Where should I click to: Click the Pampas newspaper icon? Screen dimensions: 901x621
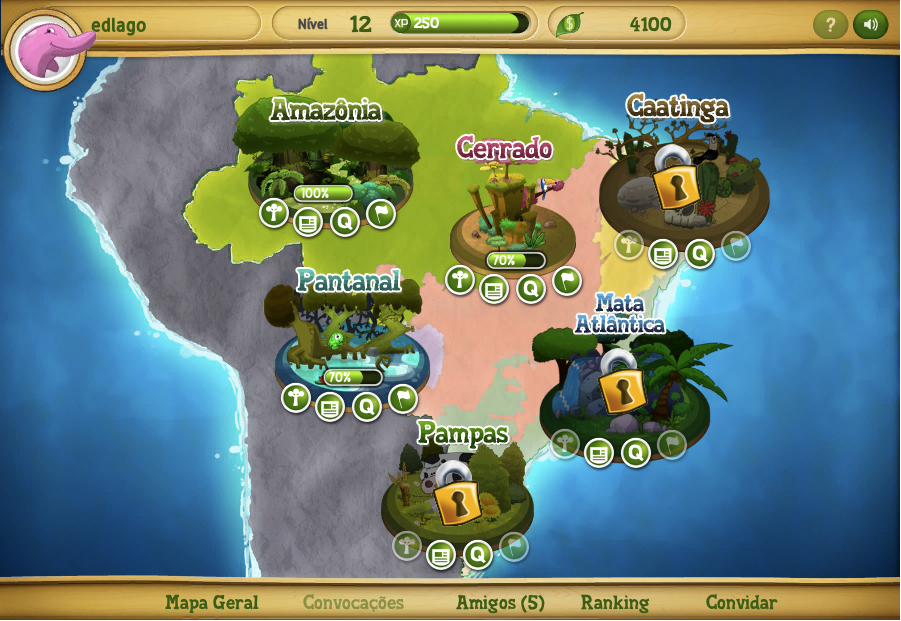click(x=441, y=554)
